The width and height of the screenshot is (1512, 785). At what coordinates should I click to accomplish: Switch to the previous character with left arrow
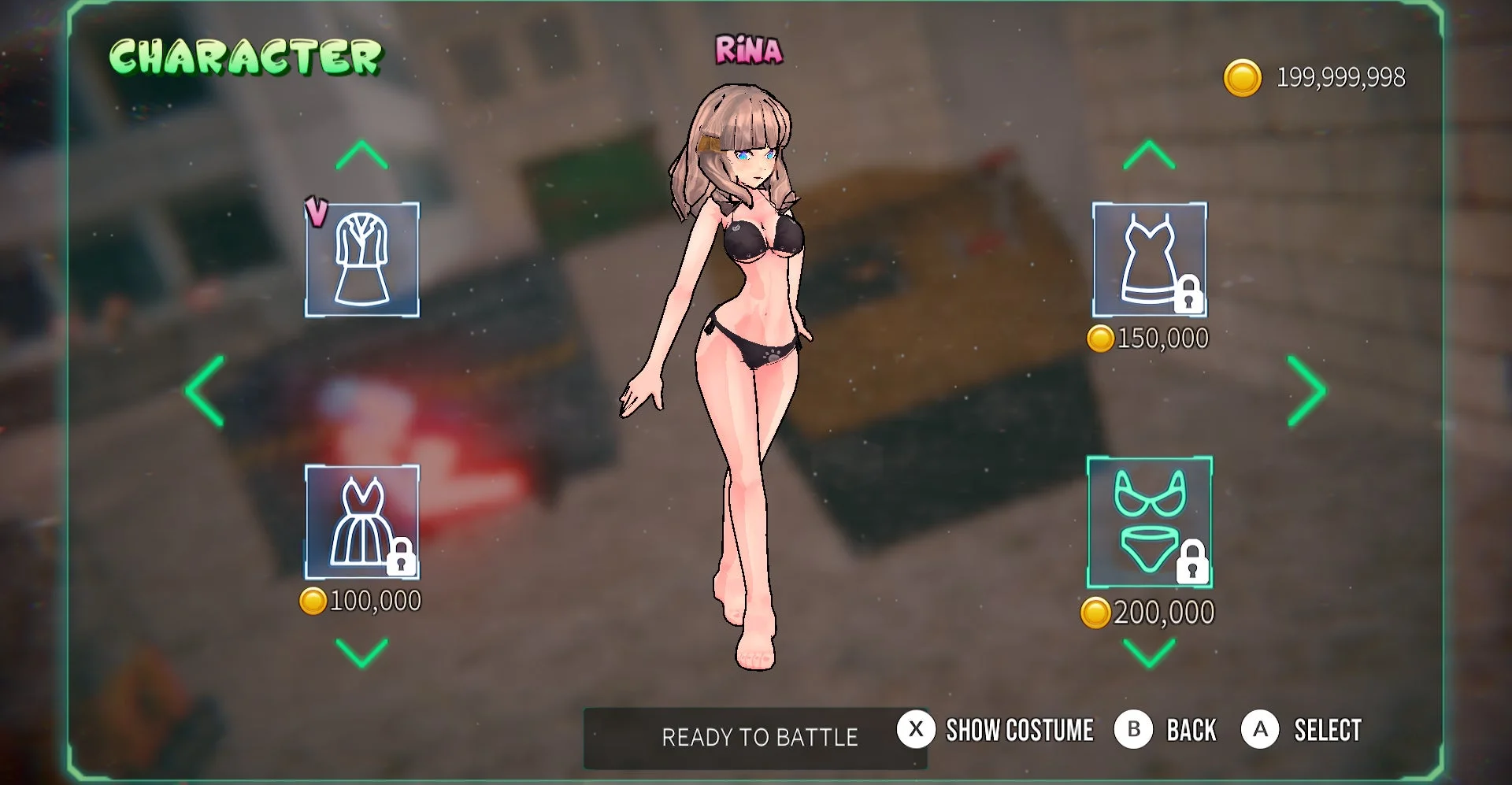point(203,389)
